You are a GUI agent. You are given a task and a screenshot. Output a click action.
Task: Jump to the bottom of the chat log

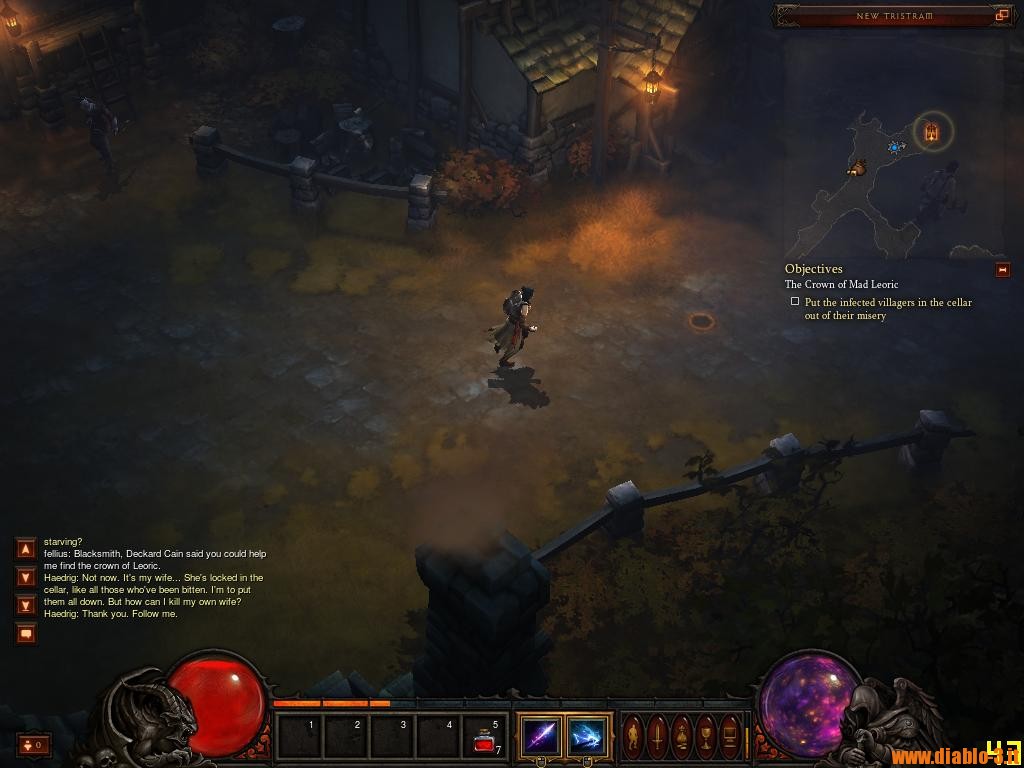[26, 604]
